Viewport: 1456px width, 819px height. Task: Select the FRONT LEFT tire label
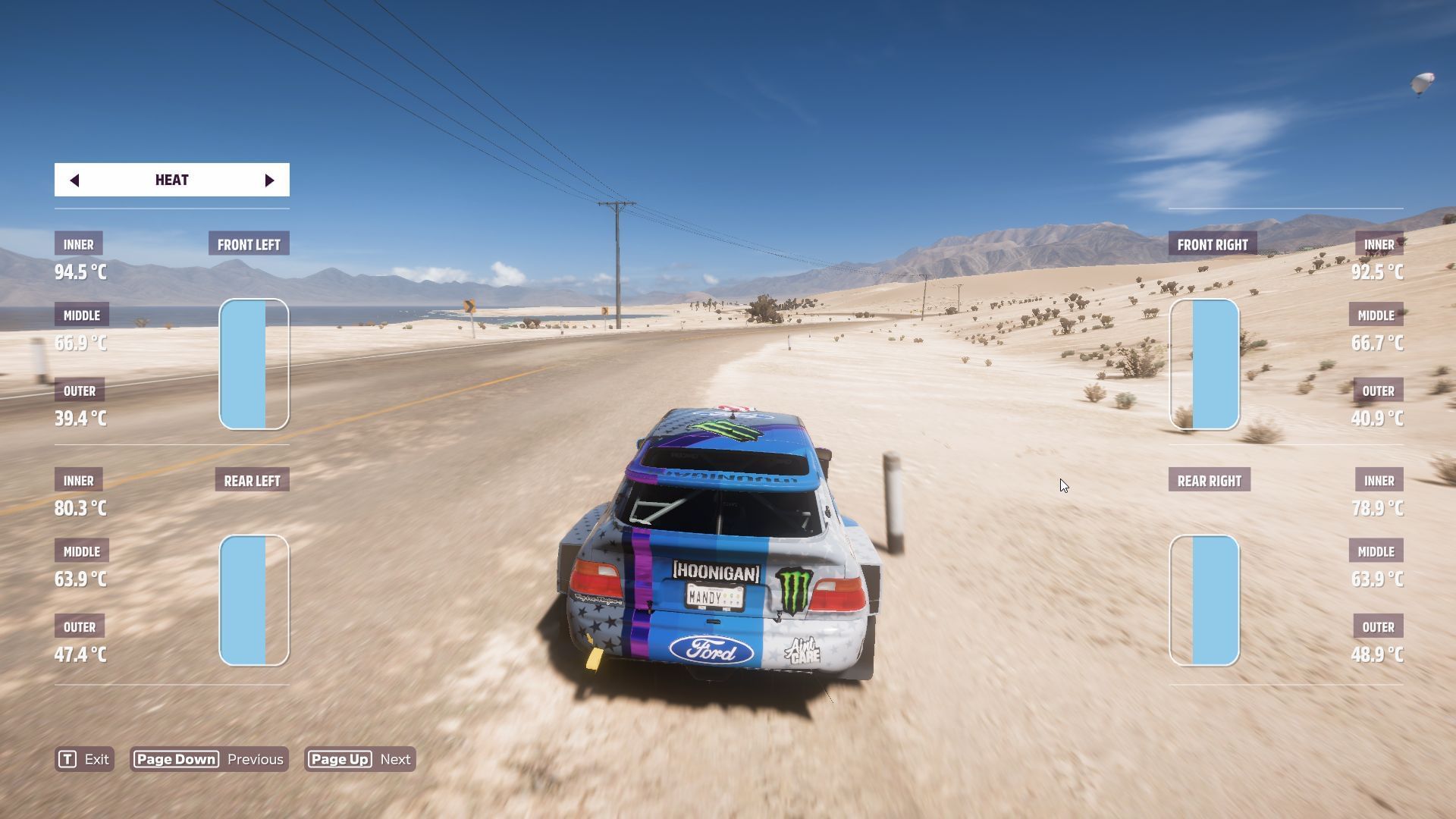[248, 244]
